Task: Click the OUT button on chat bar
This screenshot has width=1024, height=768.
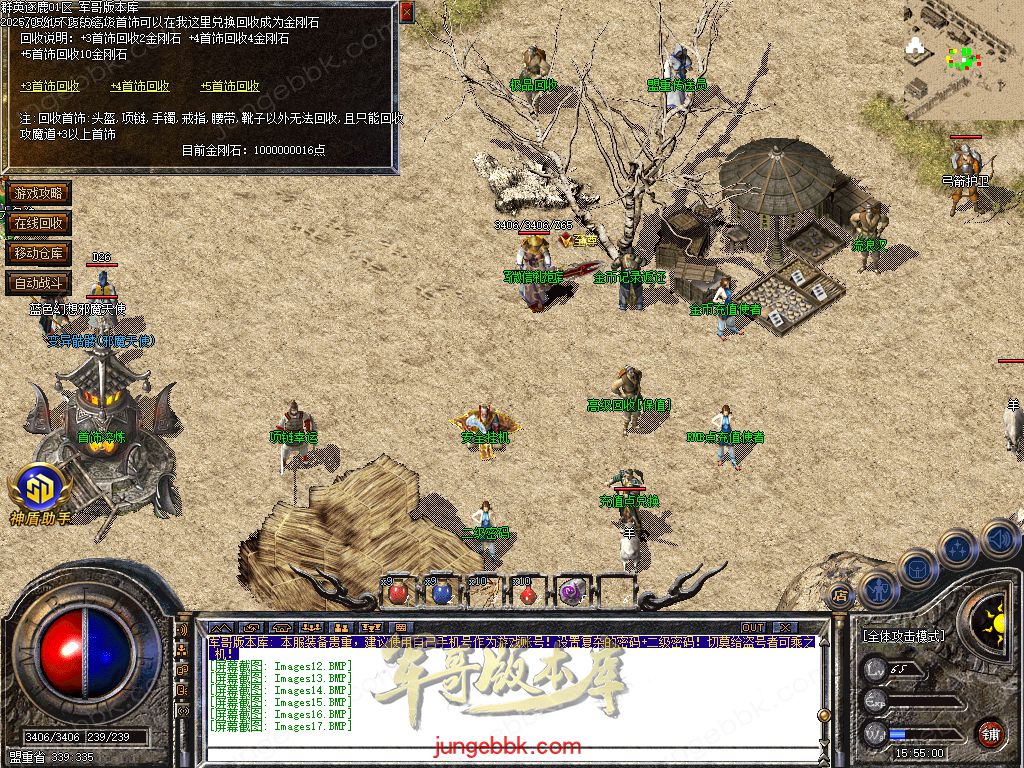Action: point(753,628)
